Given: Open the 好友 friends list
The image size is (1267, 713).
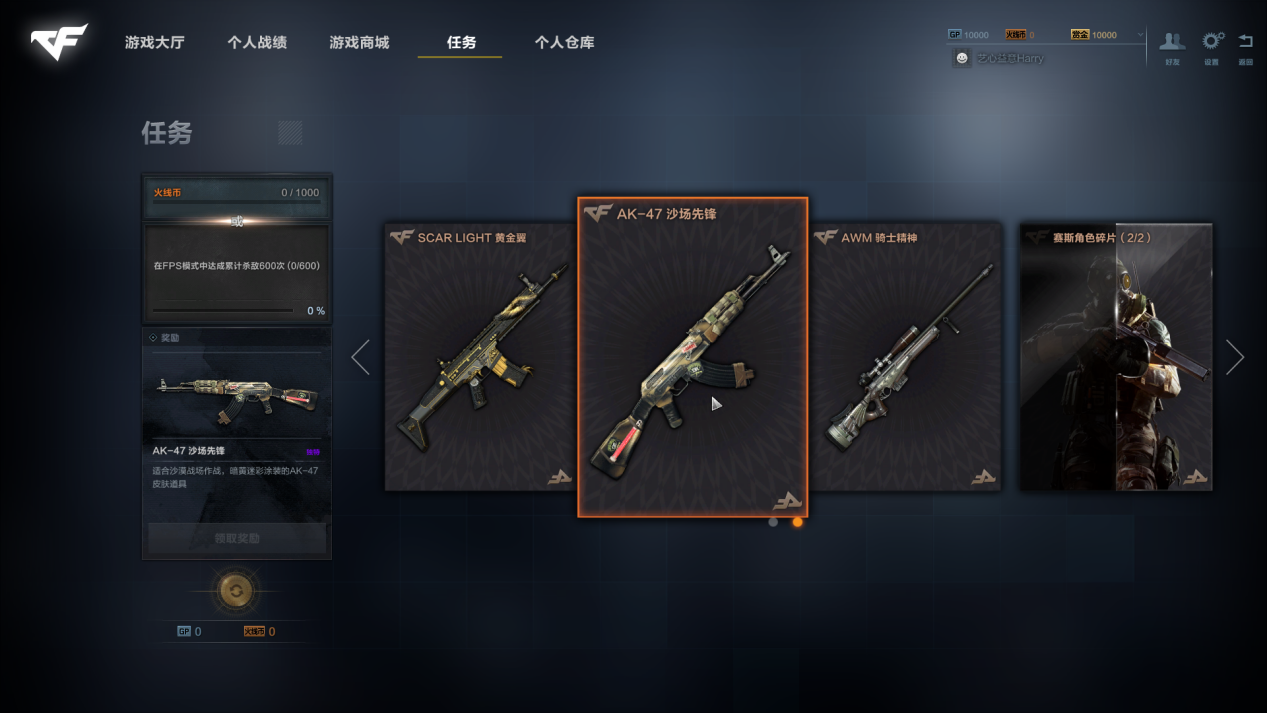Looking at the screenshot, I should click(1172, 45).
